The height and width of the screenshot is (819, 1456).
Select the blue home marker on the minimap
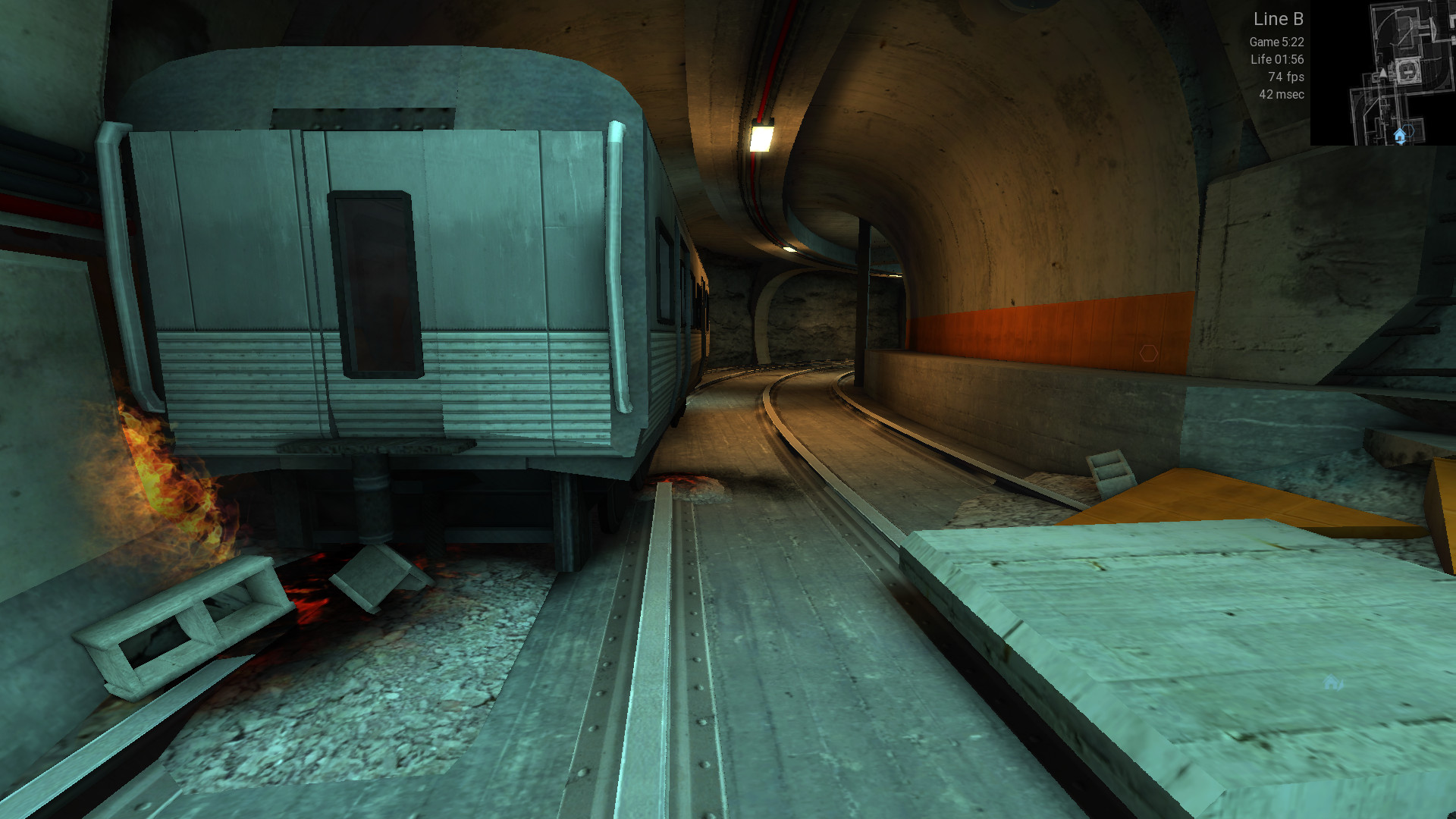tap(1400, 136)
